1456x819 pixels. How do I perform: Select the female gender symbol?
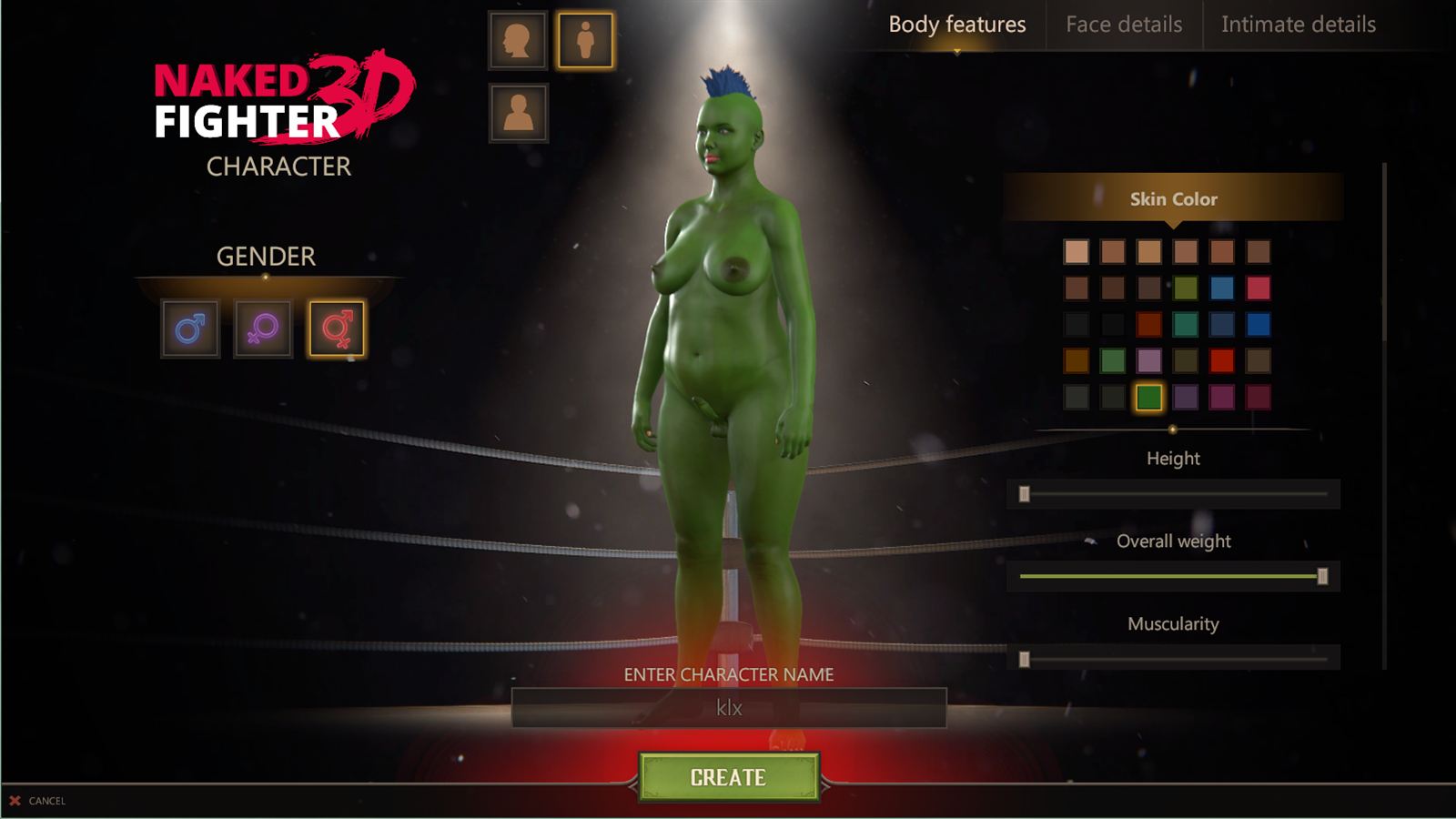263,329
